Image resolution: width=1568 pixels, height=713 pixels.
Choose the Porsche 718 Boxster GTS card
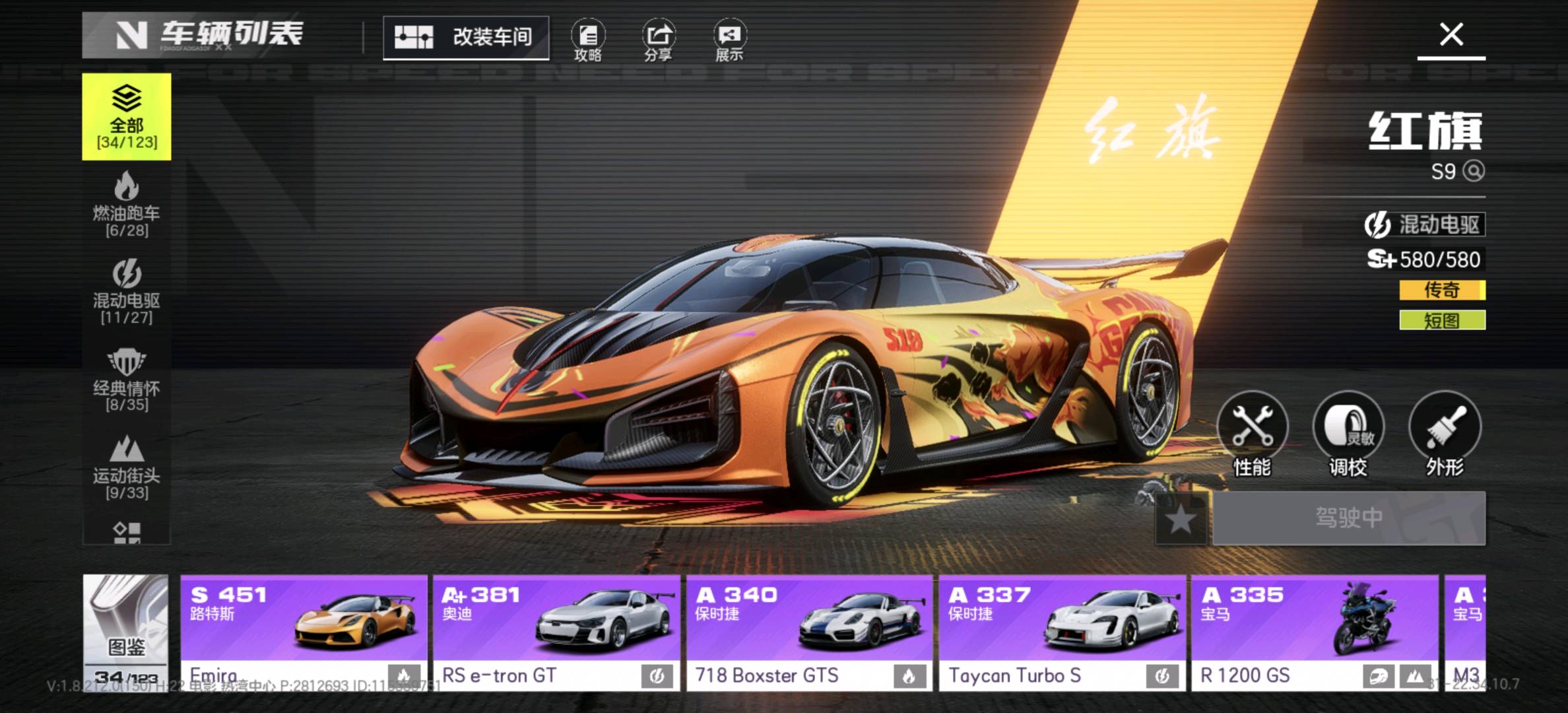pyautogui.click(x=809, y=632)
